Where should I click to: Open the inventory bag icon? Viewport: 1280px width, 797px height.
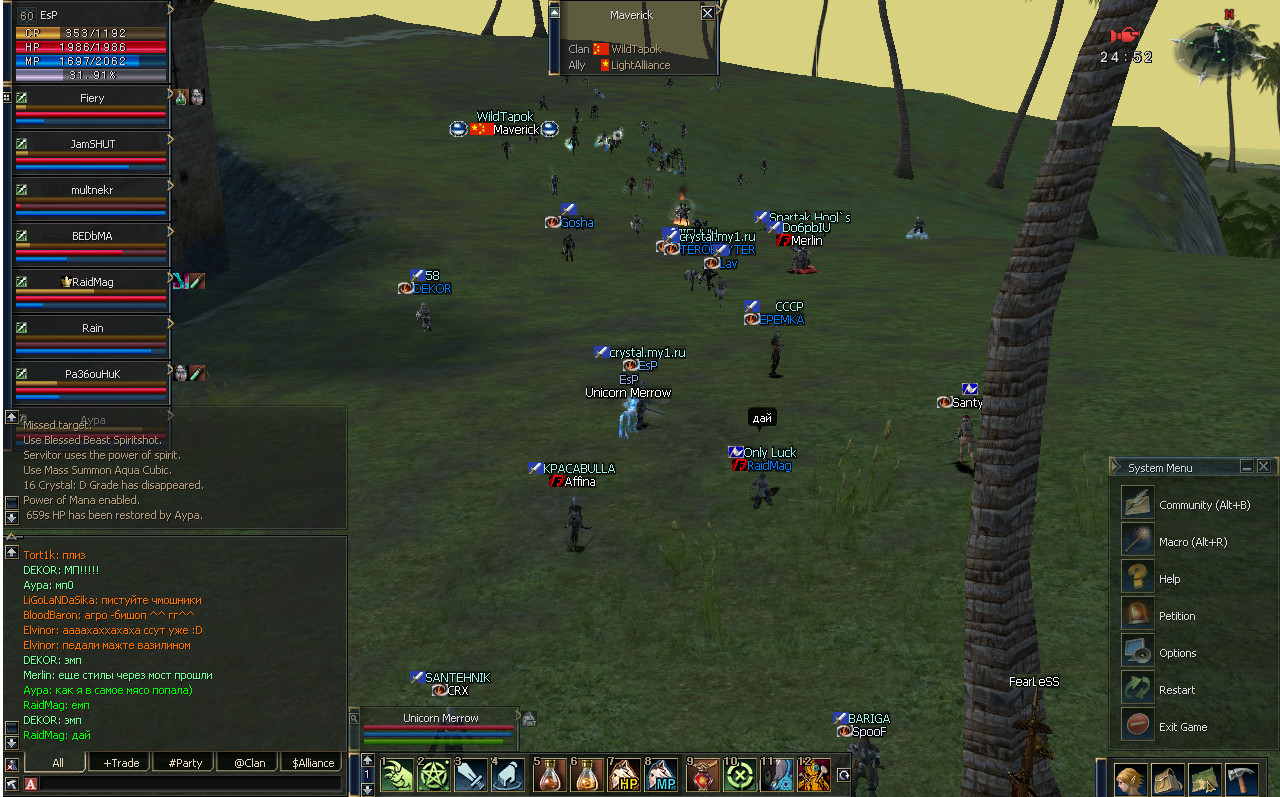point(1167,778)
